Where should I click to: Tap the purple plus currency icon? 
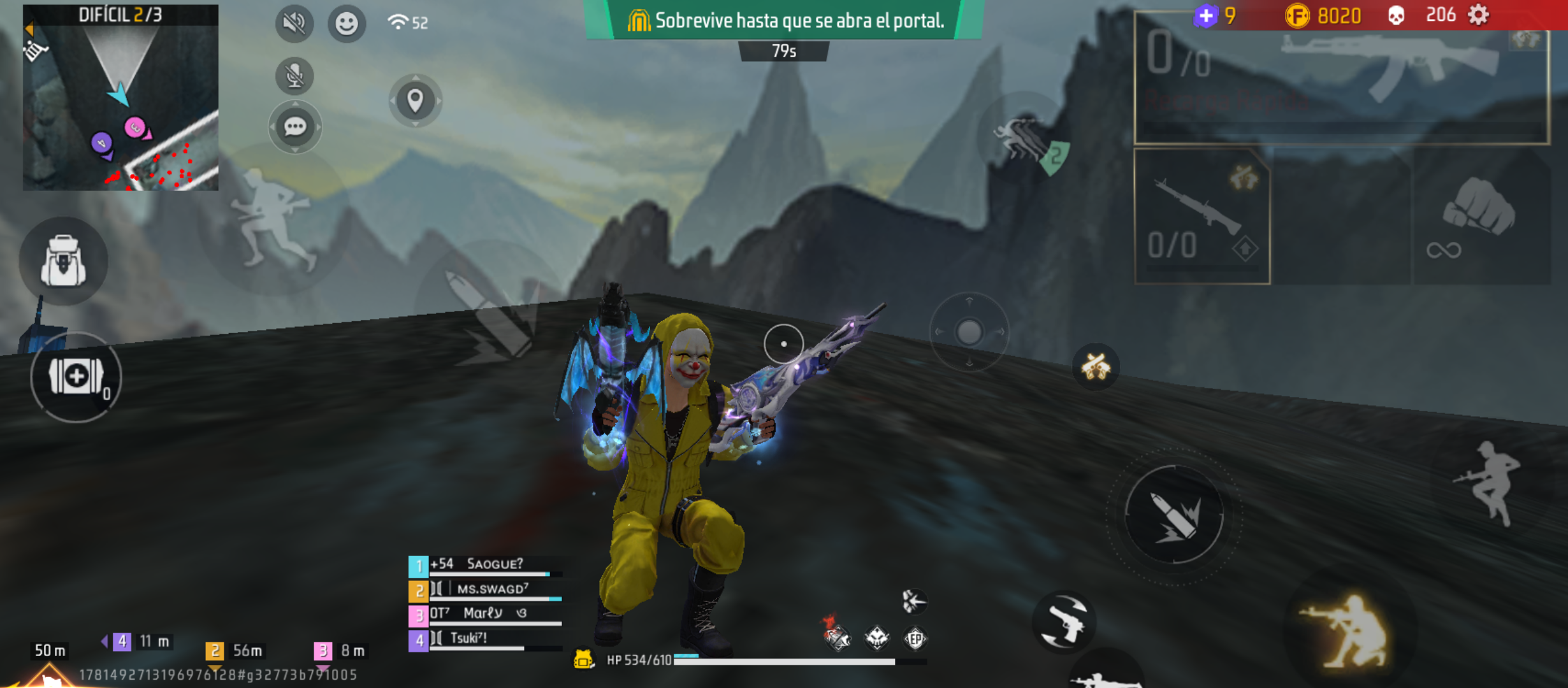(x=1206, y=15)
